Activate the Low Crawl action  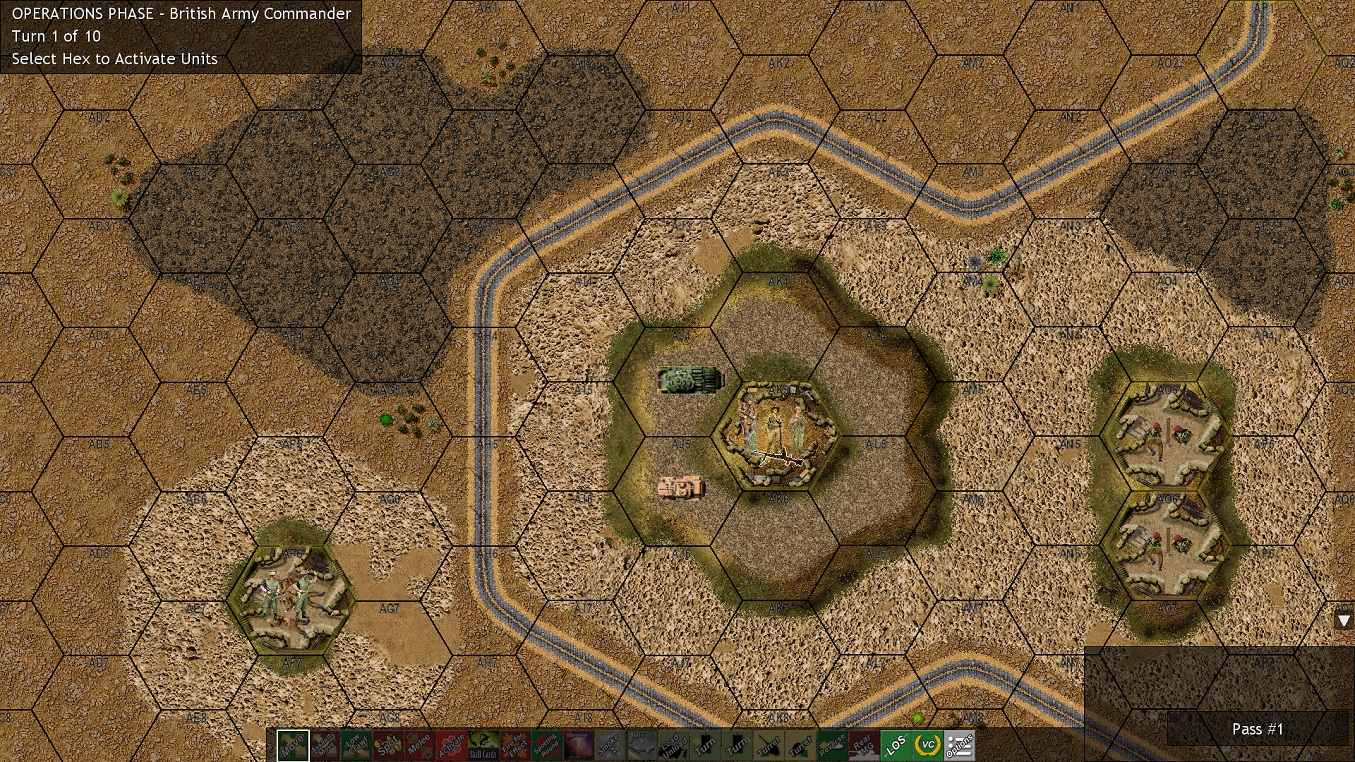356,745
